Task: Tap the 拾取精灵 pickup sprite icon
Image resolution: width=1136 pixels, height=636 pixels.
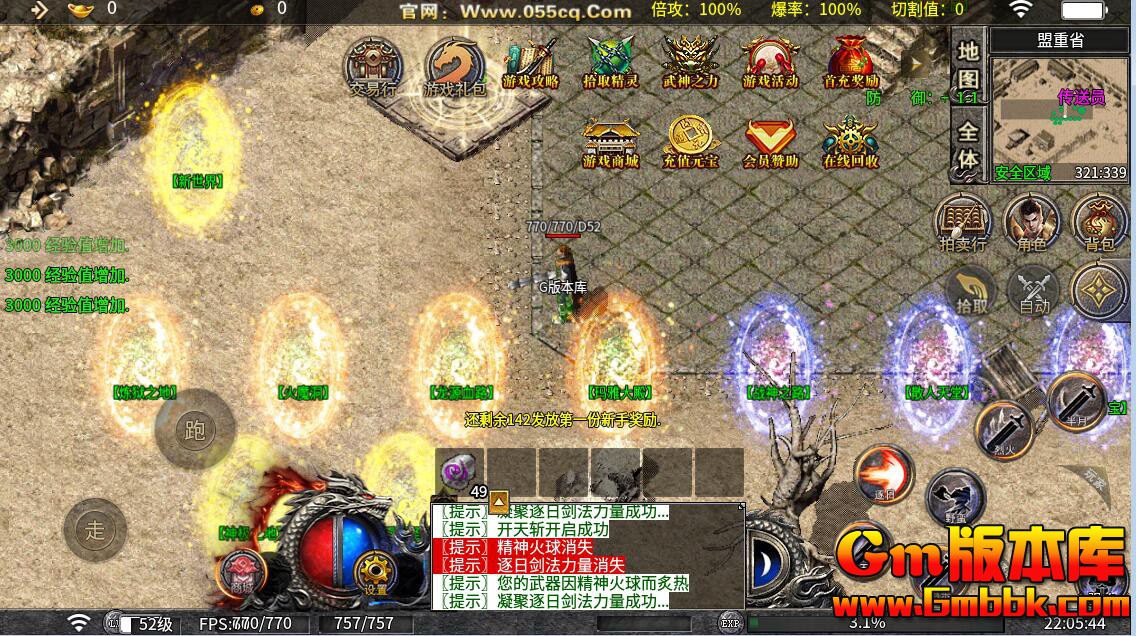Action: pyautogui.click(x=610, y=63)
